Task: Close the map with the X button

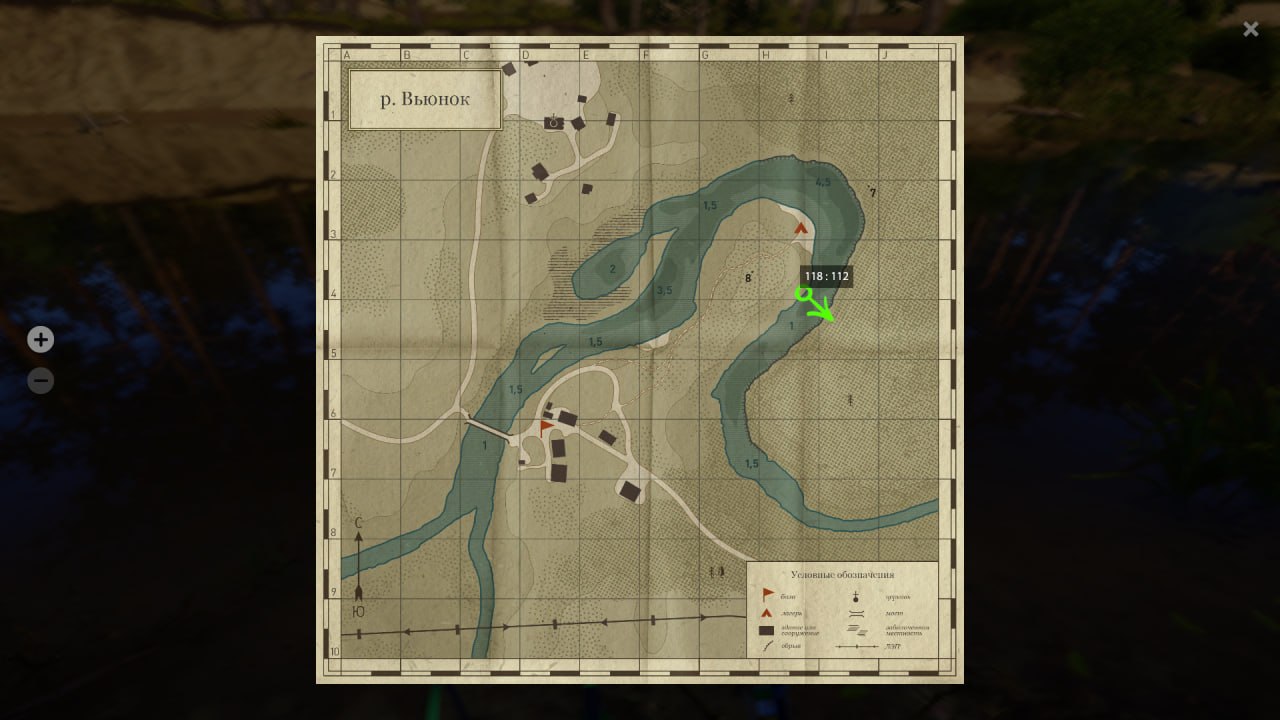Action: [x=1251, y=29]
